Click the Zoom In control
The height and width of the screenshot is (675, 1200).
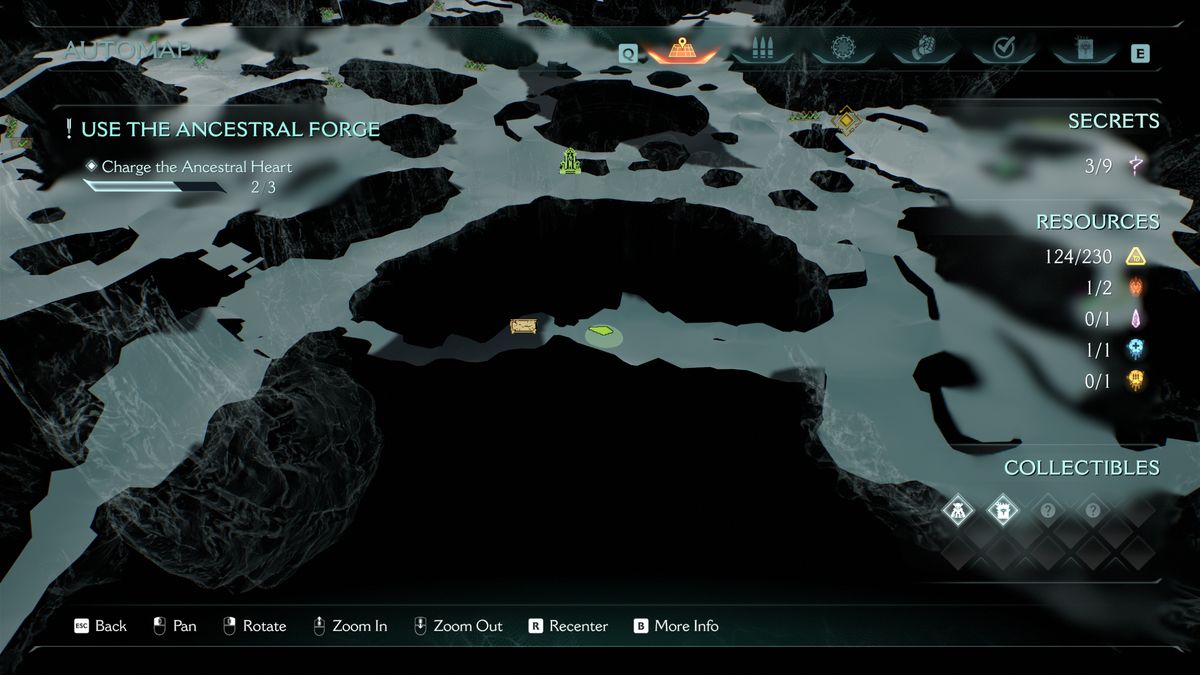349,626
